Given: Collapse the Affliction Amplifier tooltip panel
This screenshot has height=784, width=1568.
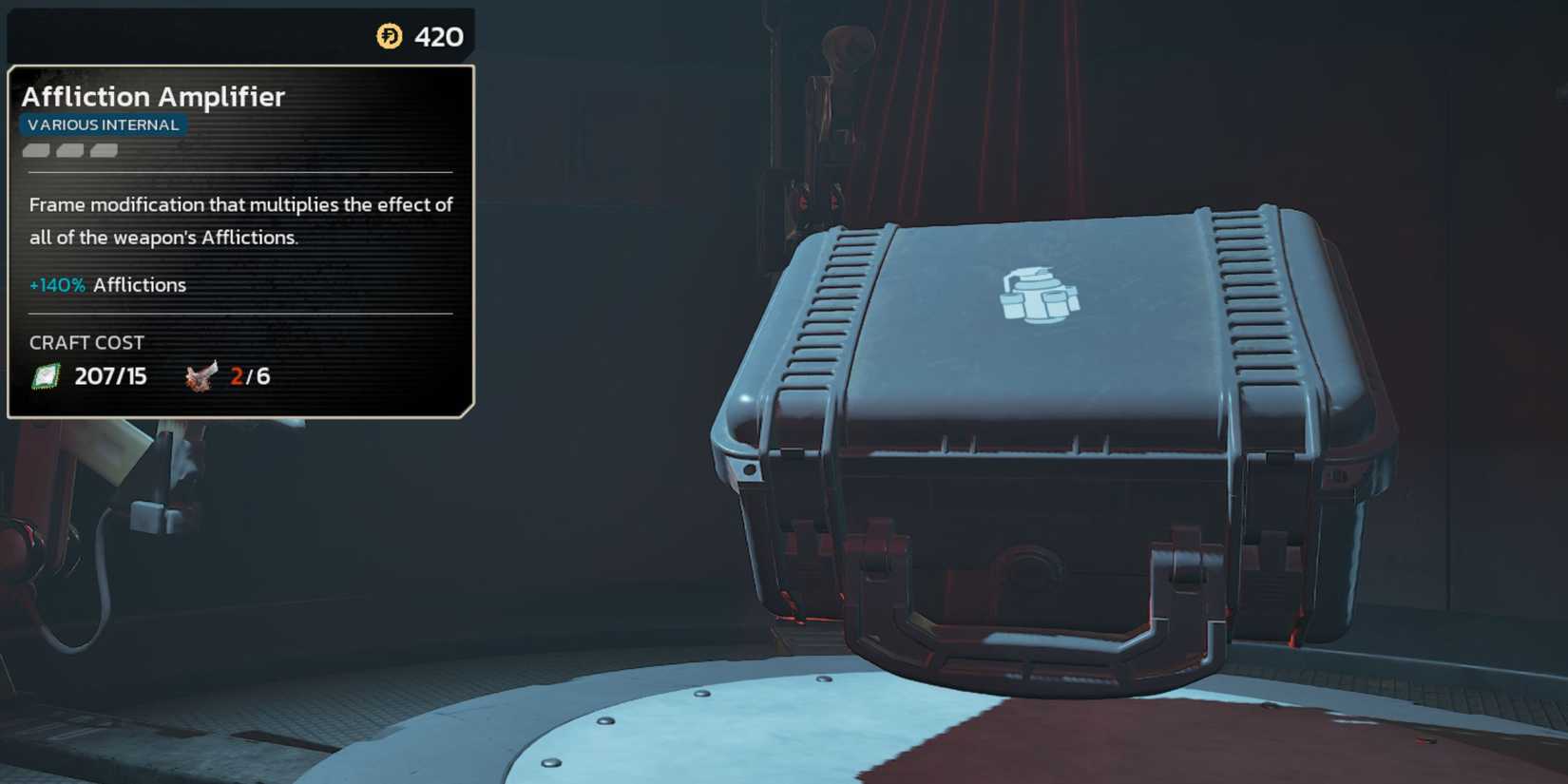Looking at the screenshot, I should [240, 238].
